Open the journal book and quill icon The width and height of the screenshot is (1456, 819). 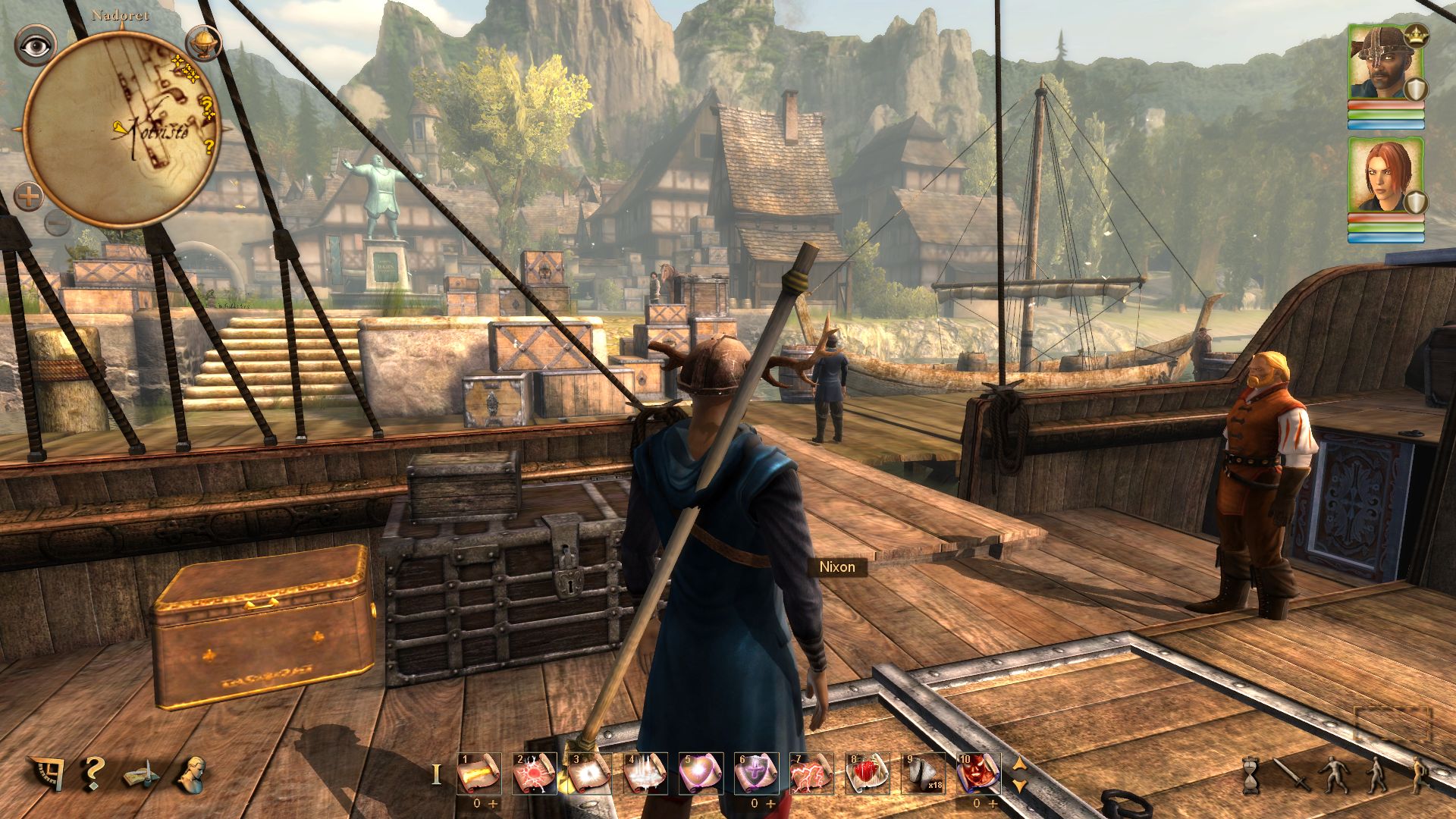pyautogui.click(x=142, y=775)
